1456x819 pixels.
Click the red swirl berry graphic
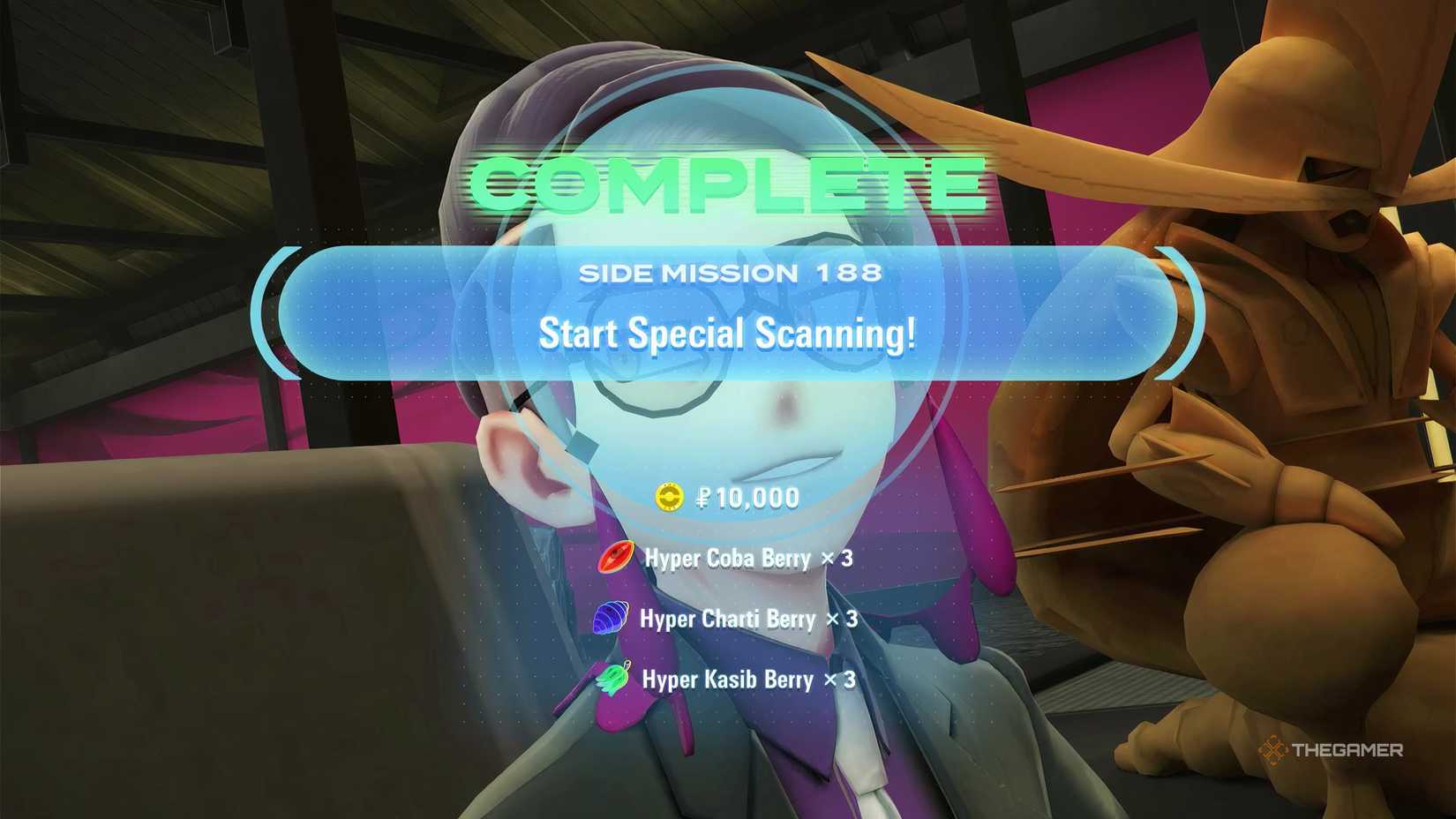pyautogui.click(x=614, y=558)
